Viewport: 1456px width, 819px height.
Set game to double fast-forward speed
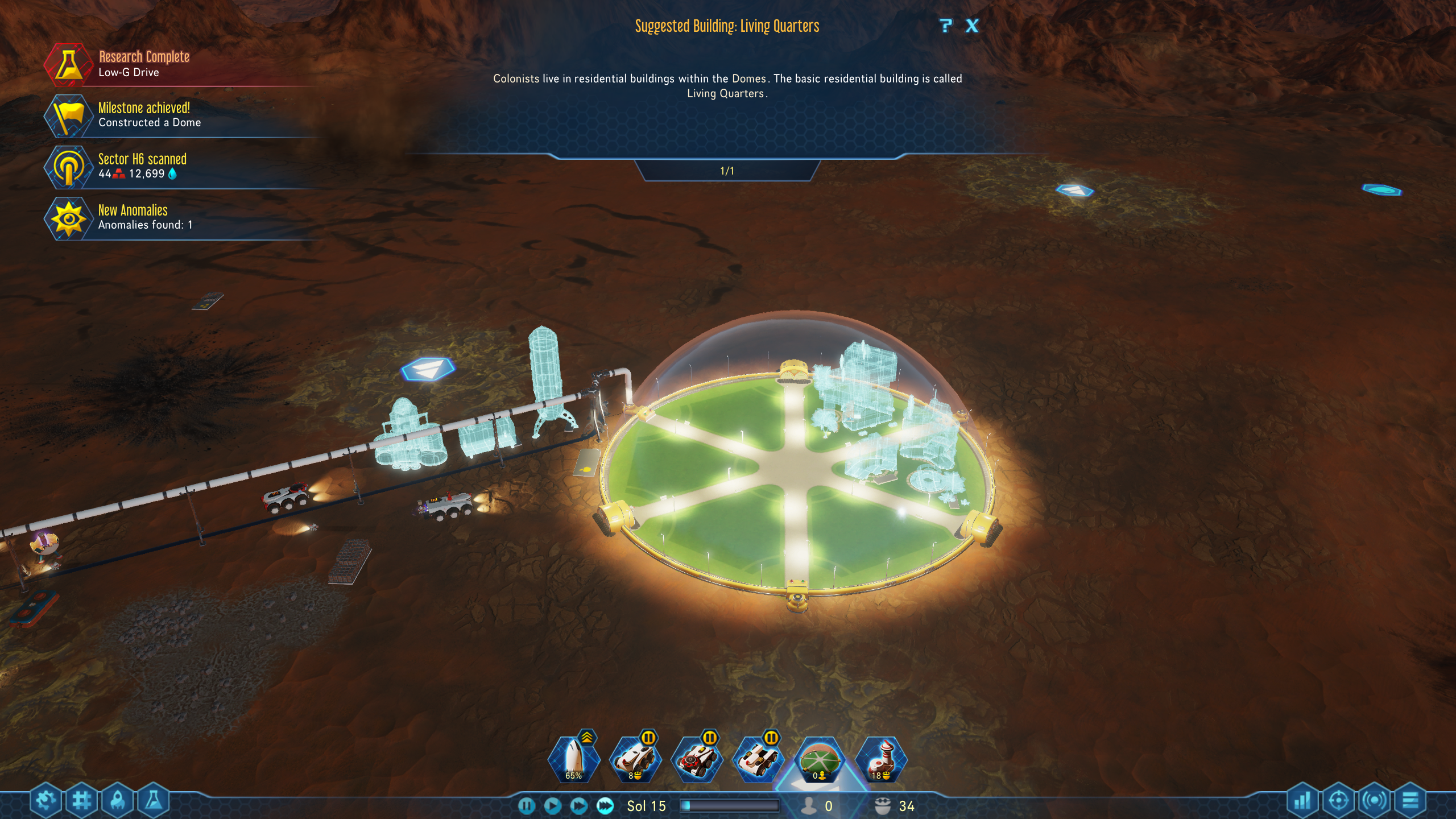click(578, 806)
